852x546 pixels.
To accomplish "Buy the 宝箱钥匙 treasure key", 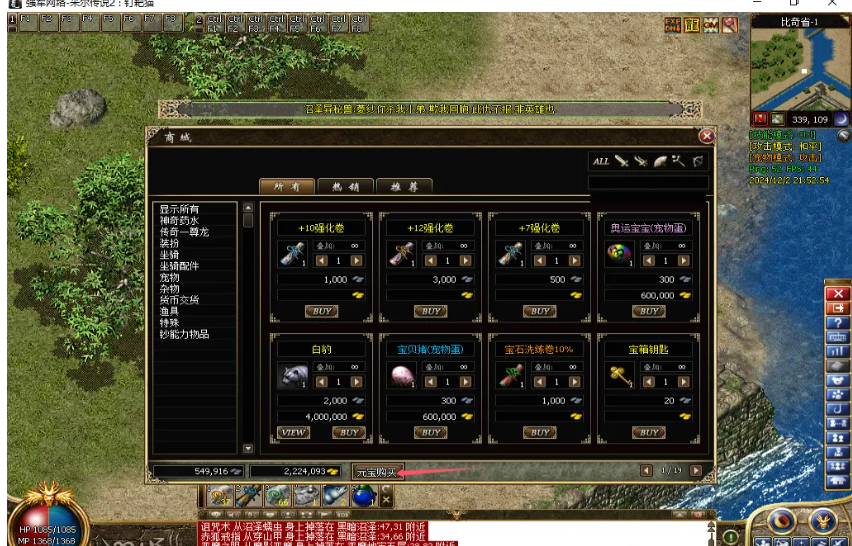I will [x=649, y=433].
